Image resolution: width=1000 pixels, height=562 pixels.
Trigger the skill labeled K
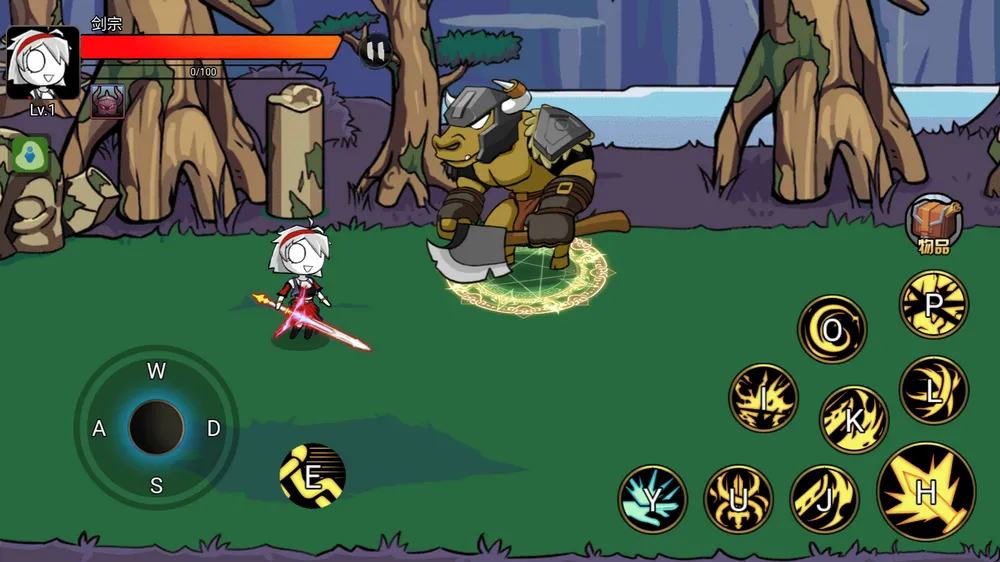pos(854,420)
